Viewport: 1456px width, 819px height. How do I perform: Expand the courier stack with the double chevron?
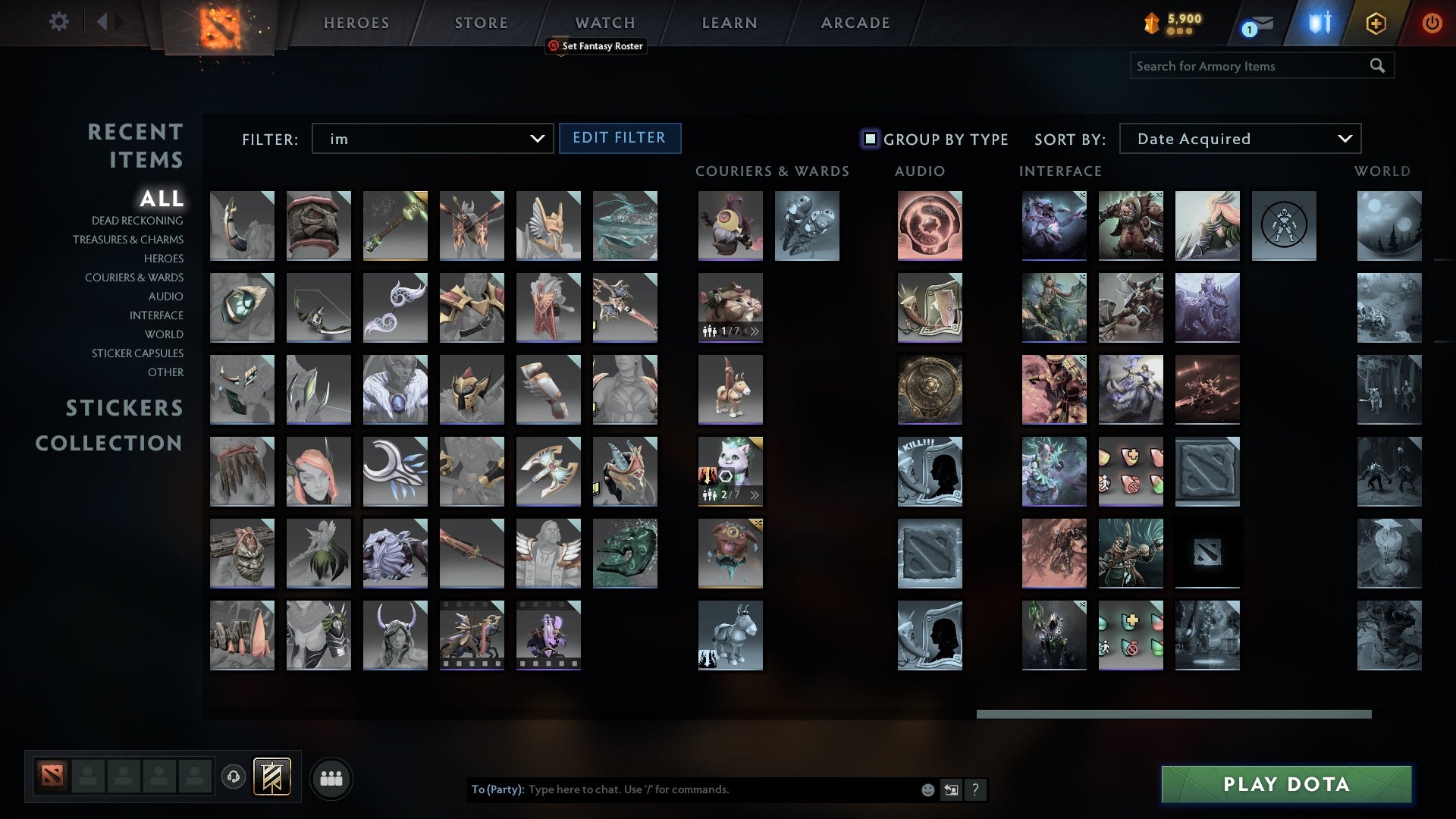click(754, 330)
